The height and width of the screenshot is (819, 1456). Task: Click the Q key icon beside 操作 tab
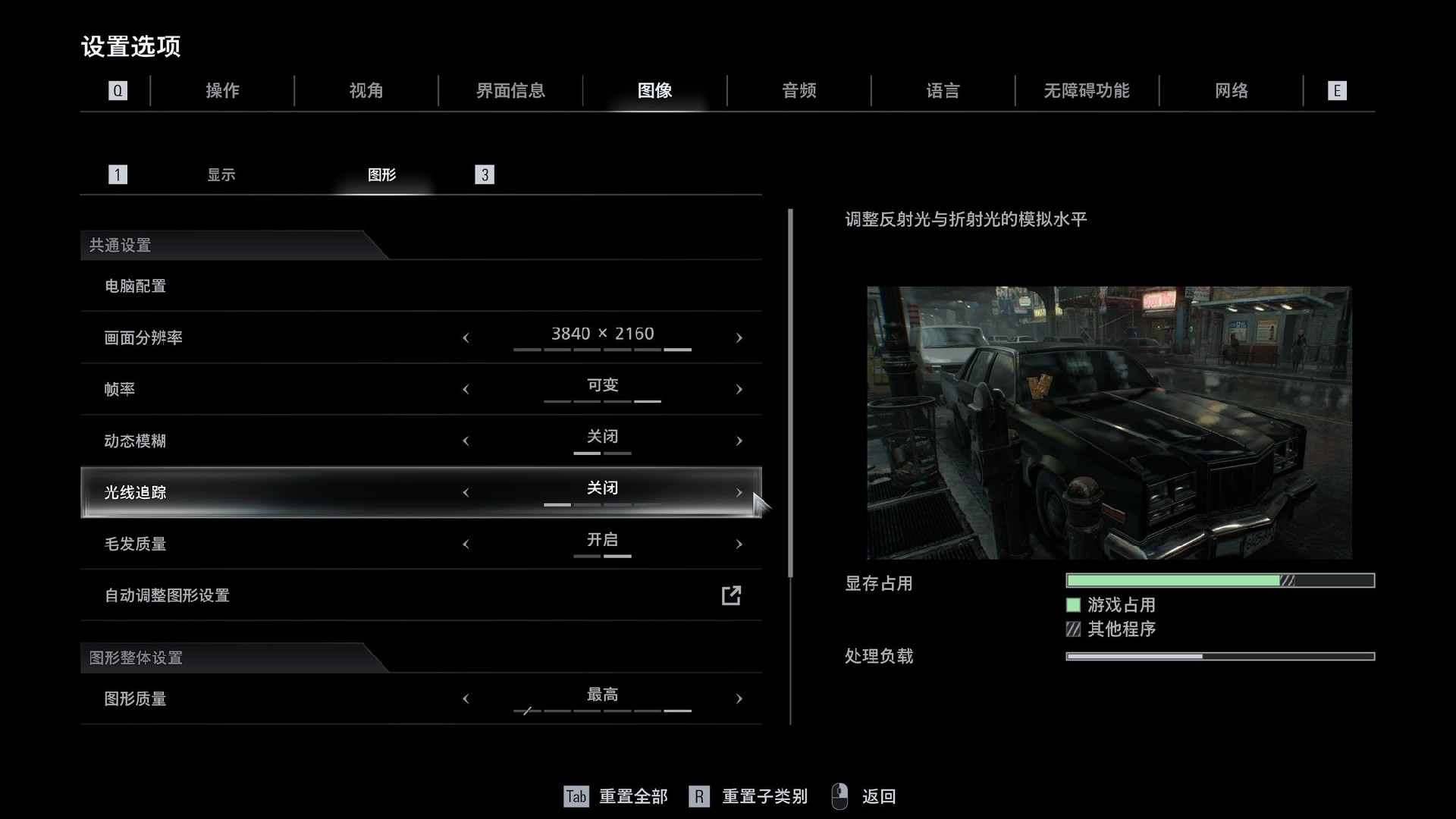tap(118, 90)
